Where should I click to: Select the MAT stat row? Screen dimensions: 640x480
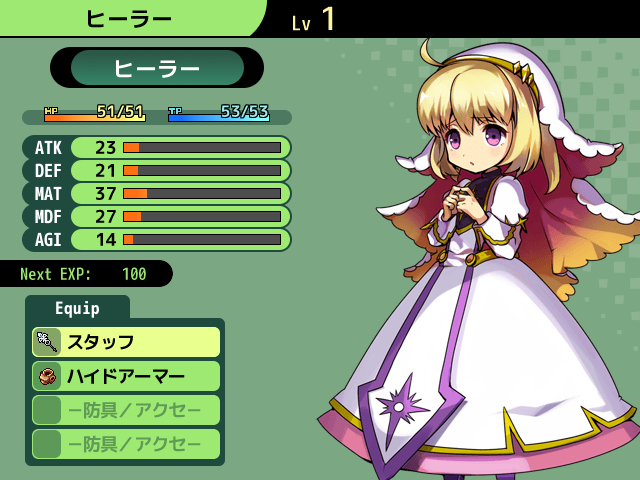pos(157,193)
